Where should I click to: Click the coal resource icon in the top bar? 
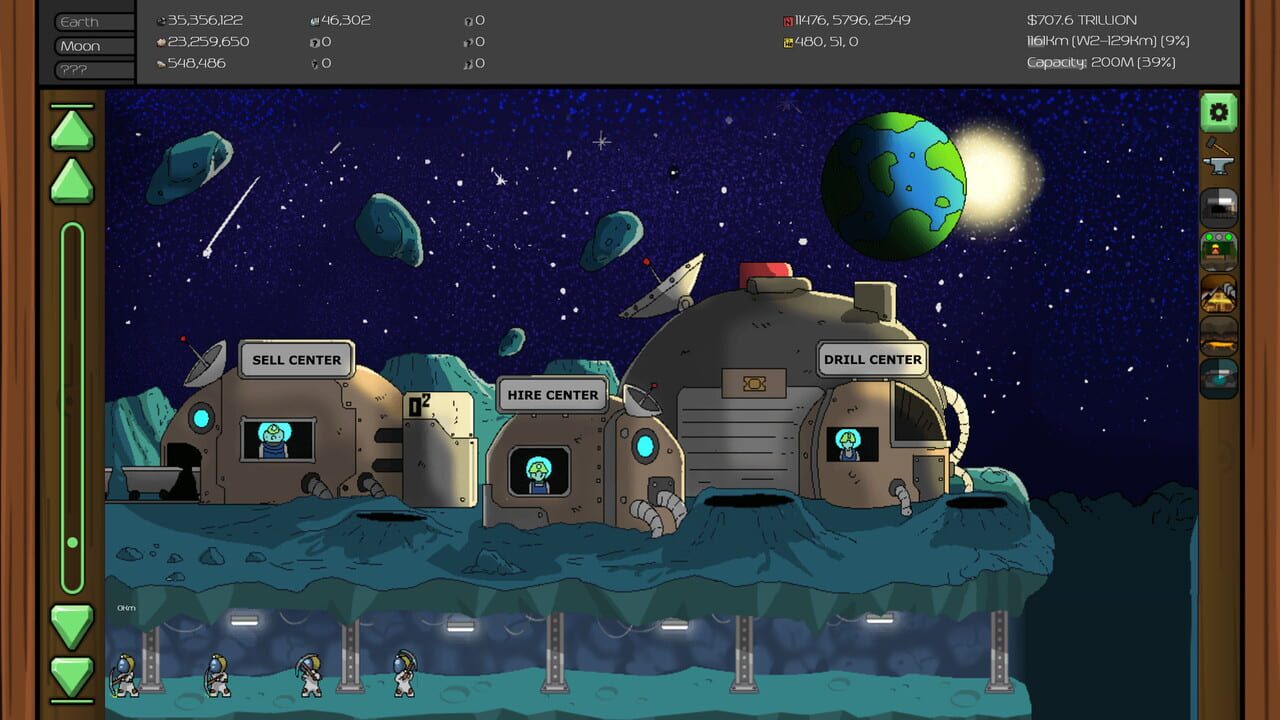pyautogui.click(x=162, y=19)
